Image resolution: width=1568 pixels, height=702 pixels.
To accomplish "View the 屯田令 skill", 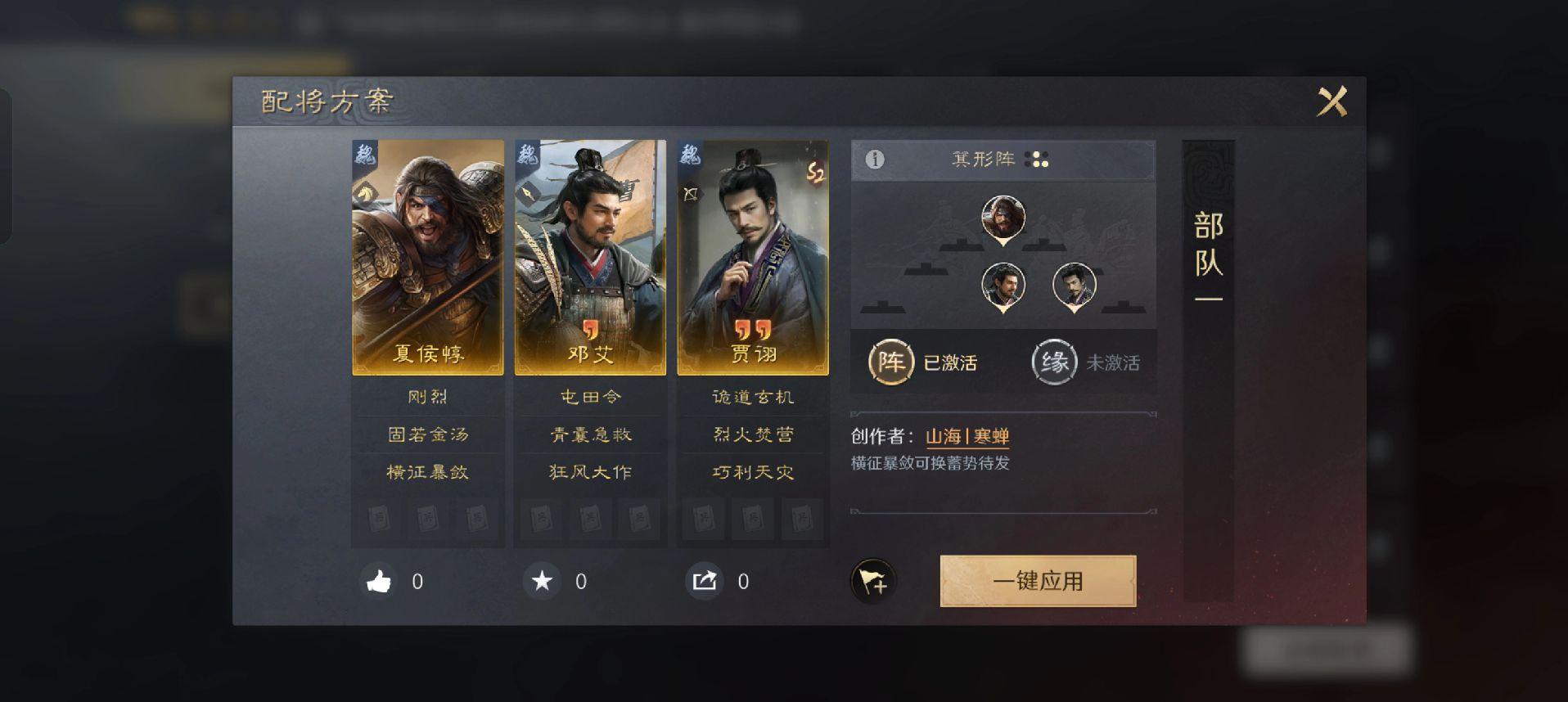I will [590, 397].
